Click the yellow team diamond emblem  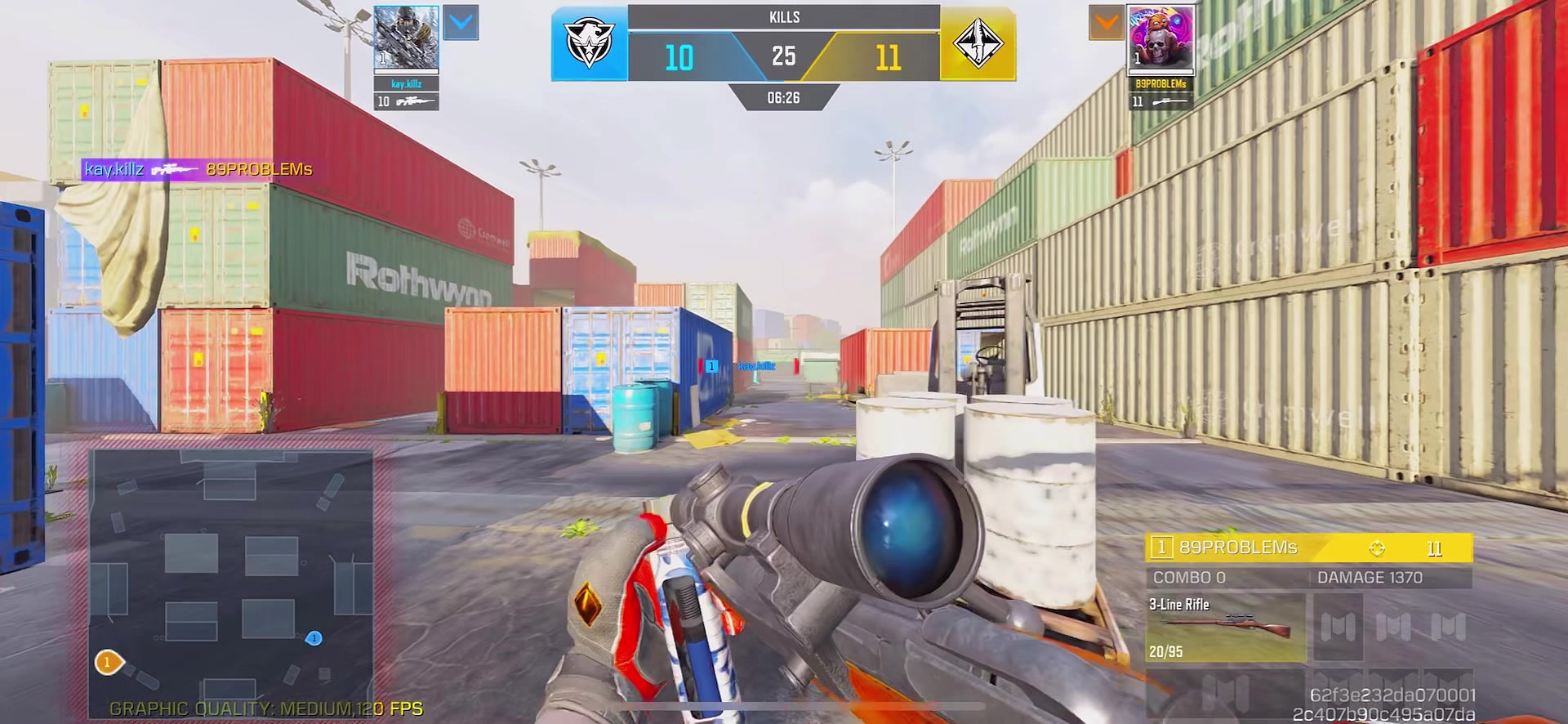pos(978,45)
